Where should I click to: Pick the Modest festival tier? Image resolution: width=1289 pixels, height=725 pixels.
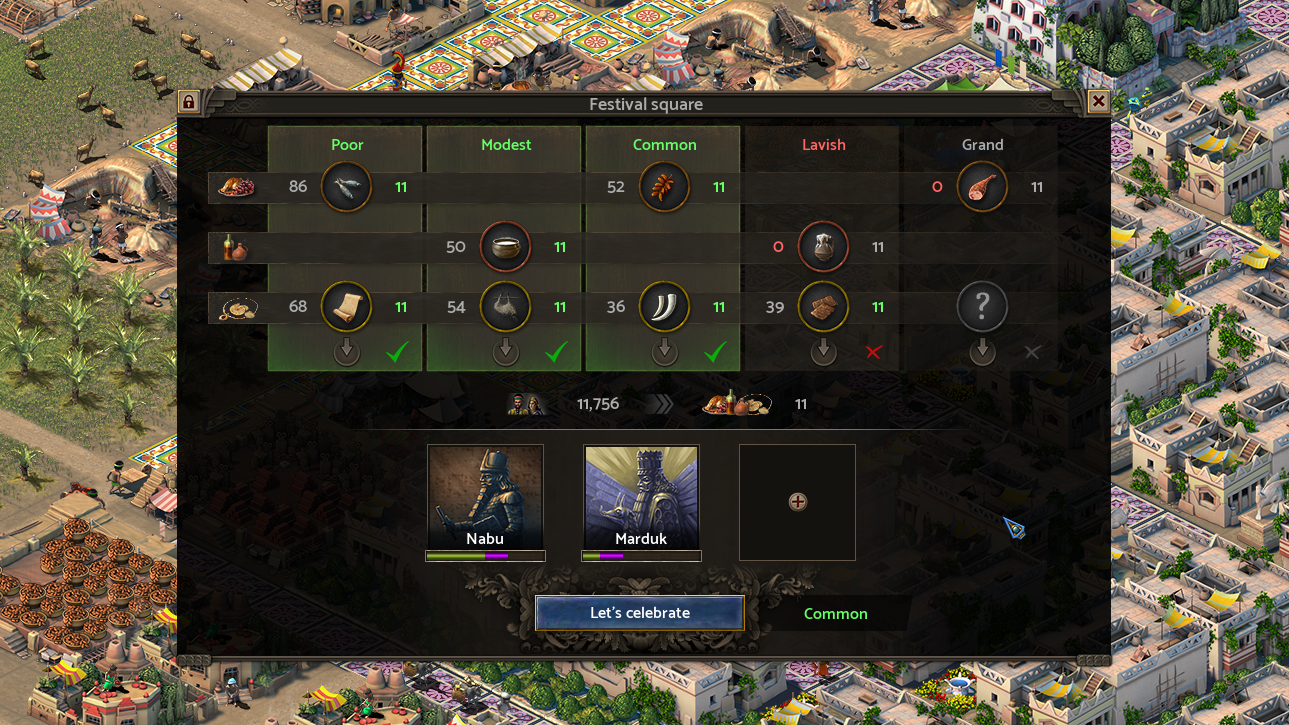point(506,145)
